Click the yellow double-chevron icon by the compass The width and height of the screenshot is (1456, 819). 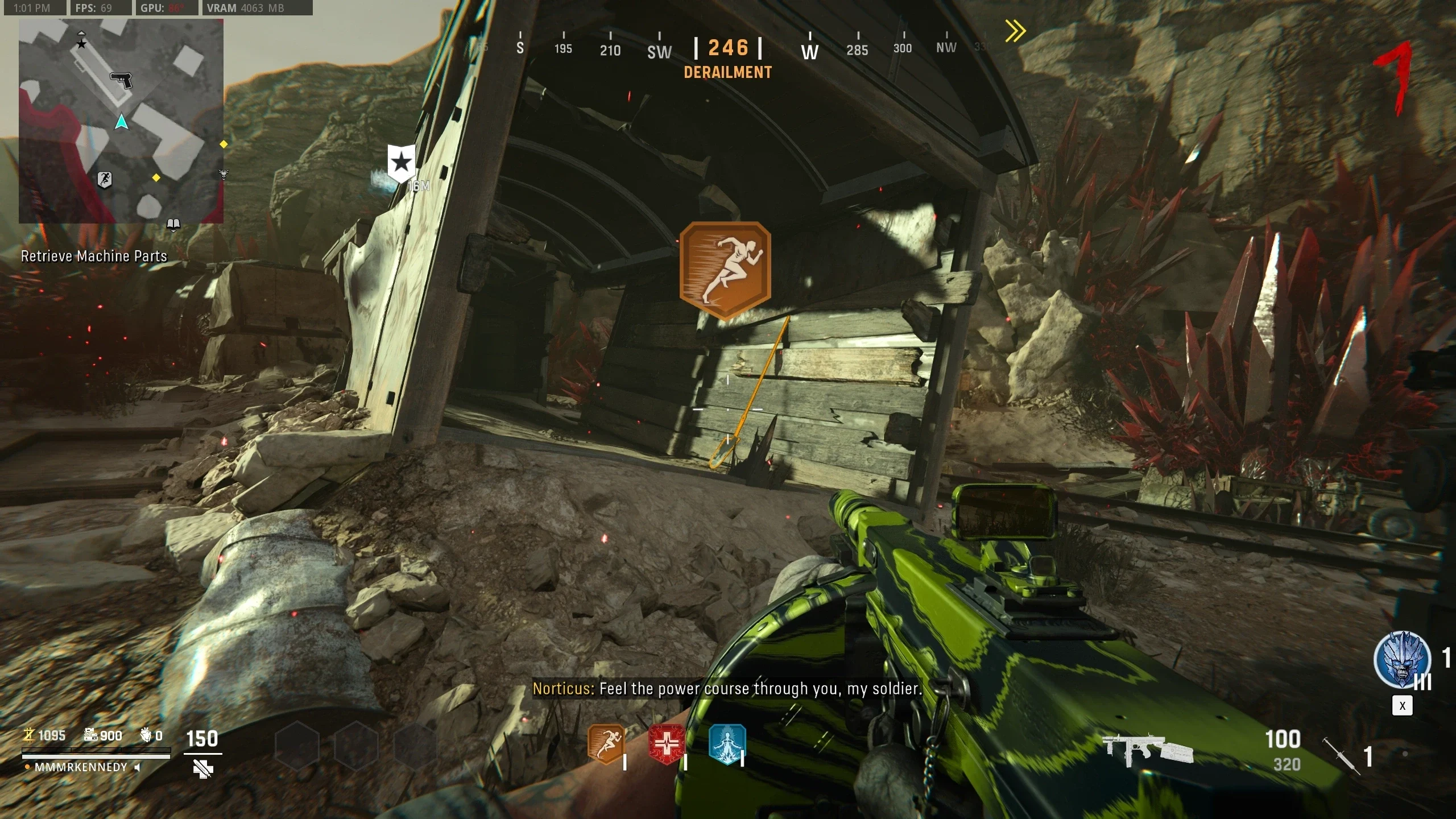(x=1015, y=31)
